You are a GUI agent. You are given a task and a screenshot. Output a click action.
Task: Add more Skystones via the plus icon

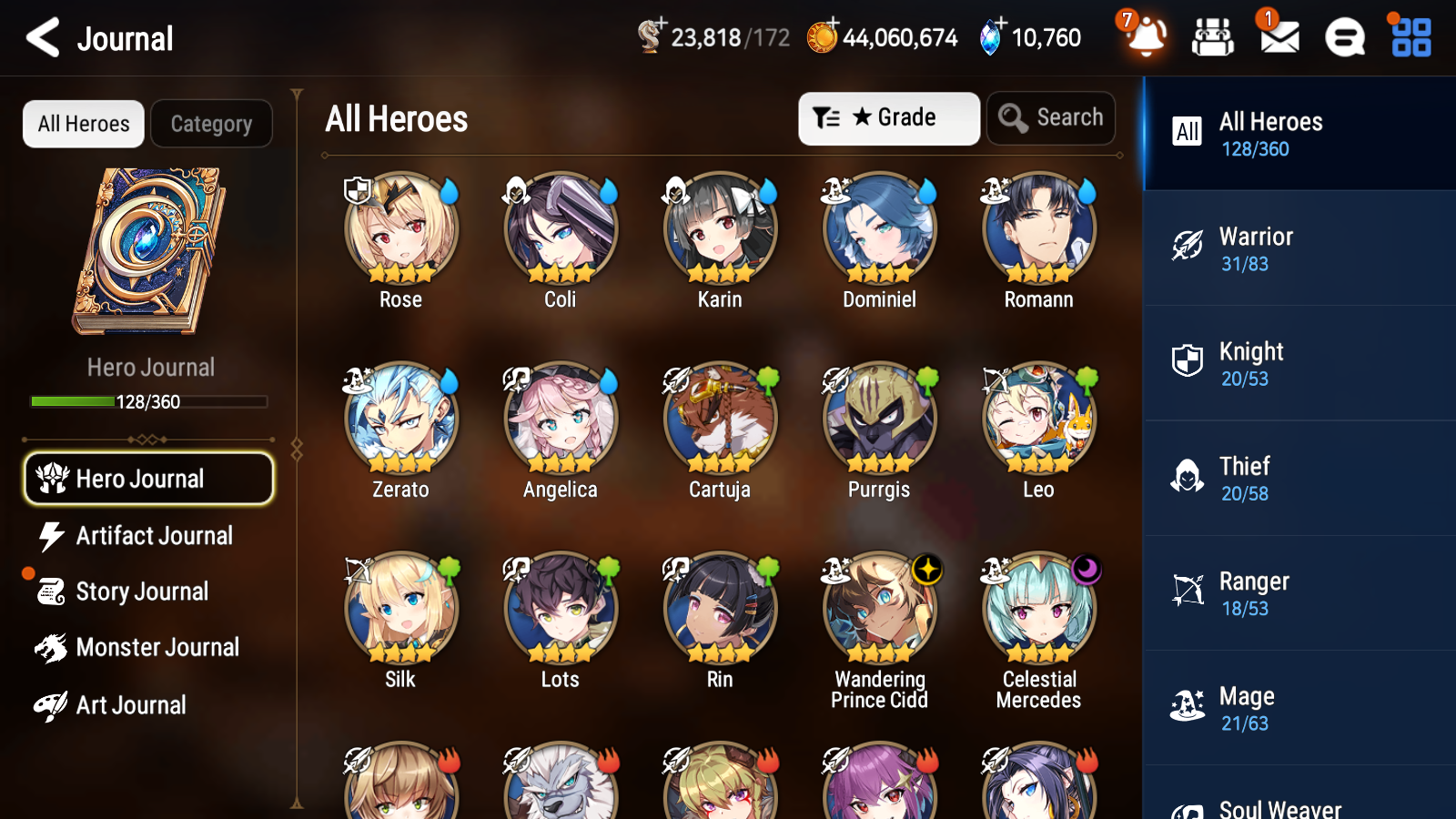point(1002,24)
